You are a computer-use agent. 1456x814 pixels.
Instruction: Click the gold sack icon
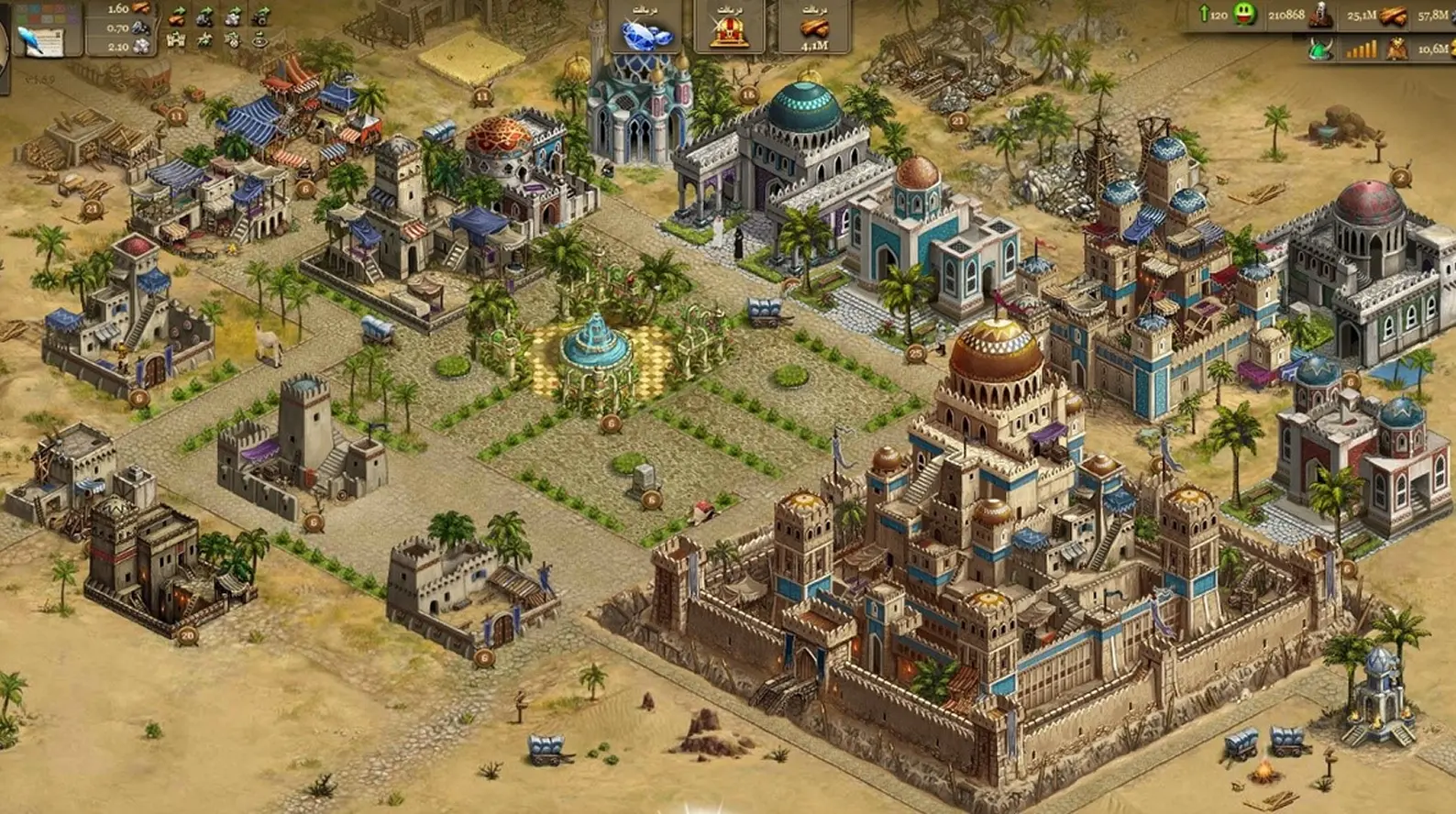[x=1397, y=49]
